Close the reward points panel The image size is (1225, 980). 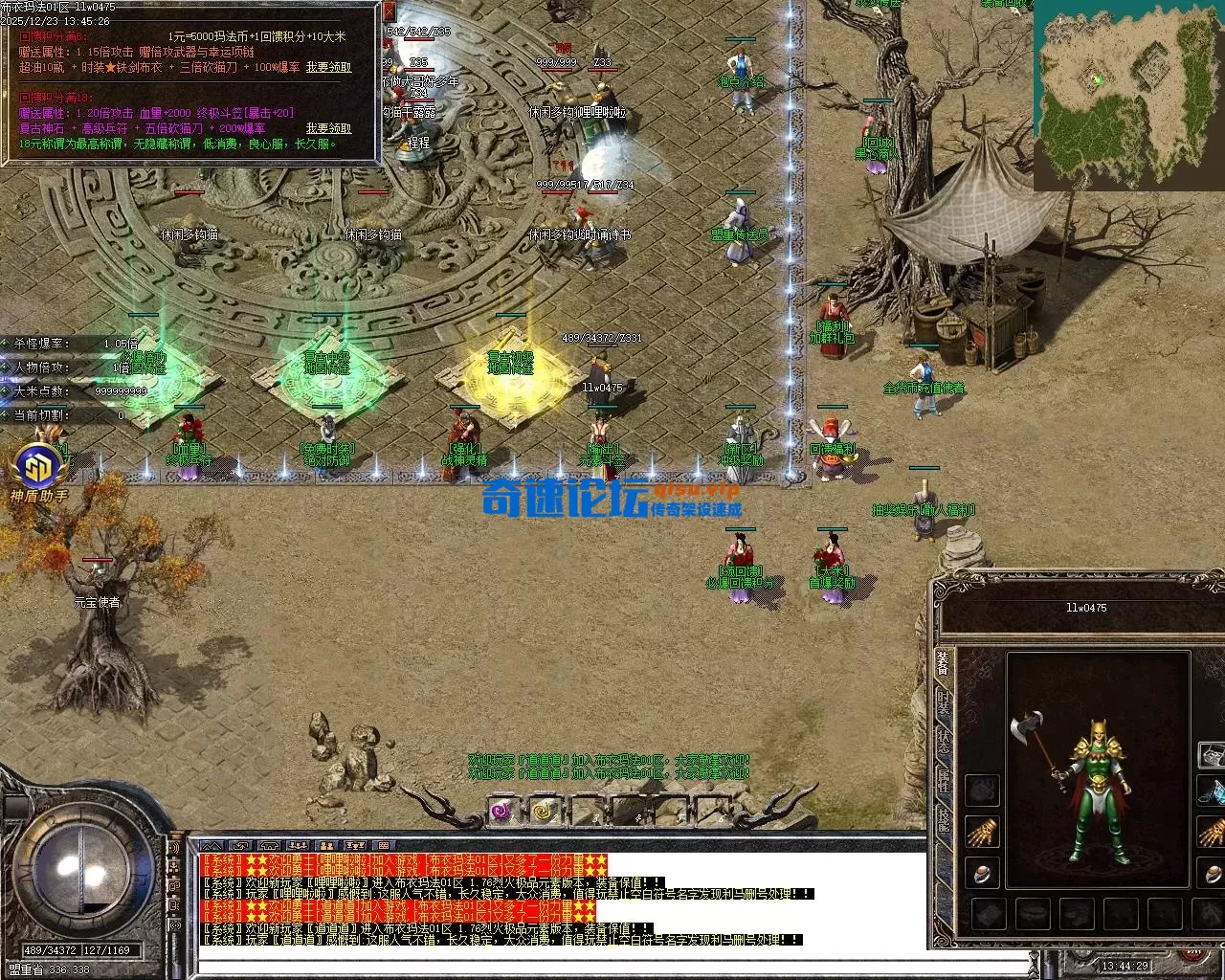point(389,12)
